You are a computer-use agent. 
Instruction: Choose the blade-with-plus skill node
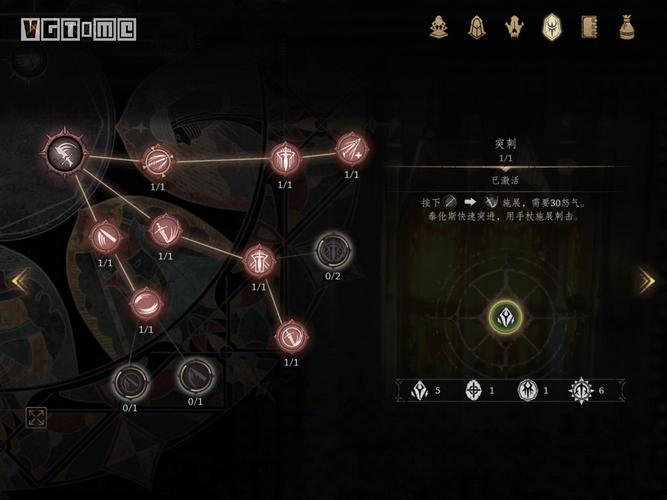pyautogui.click(x=351, y=150)
